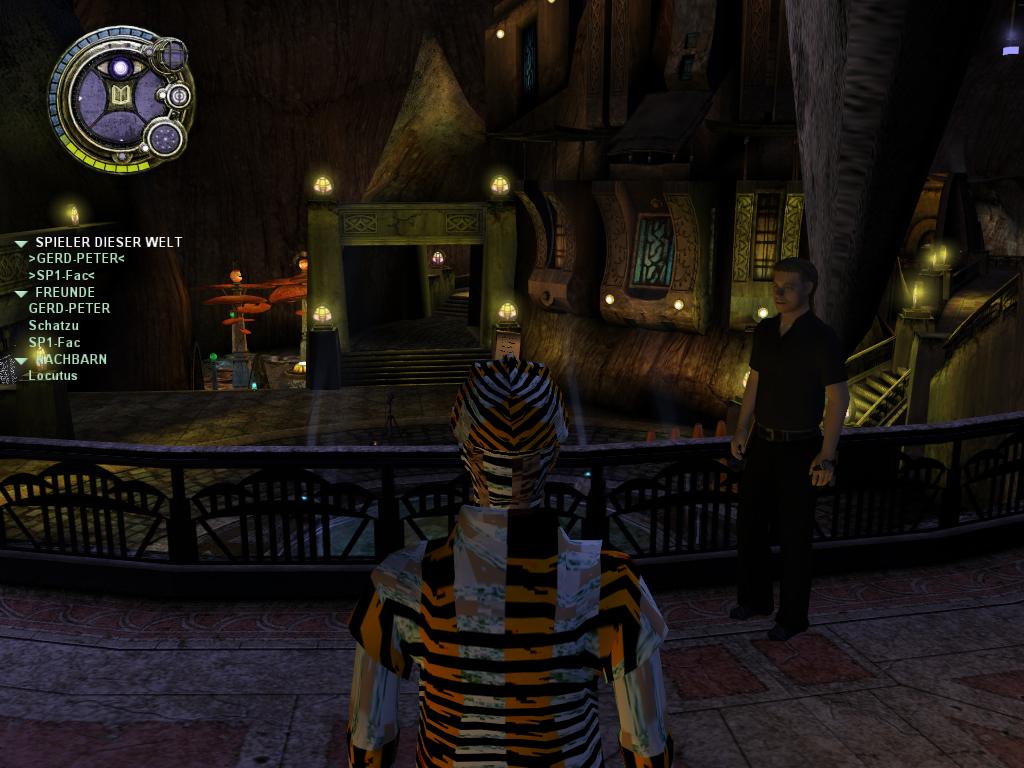Click the glowing eye icon on the KI
Screen dimensions: 1024x768
coord(121,68)
